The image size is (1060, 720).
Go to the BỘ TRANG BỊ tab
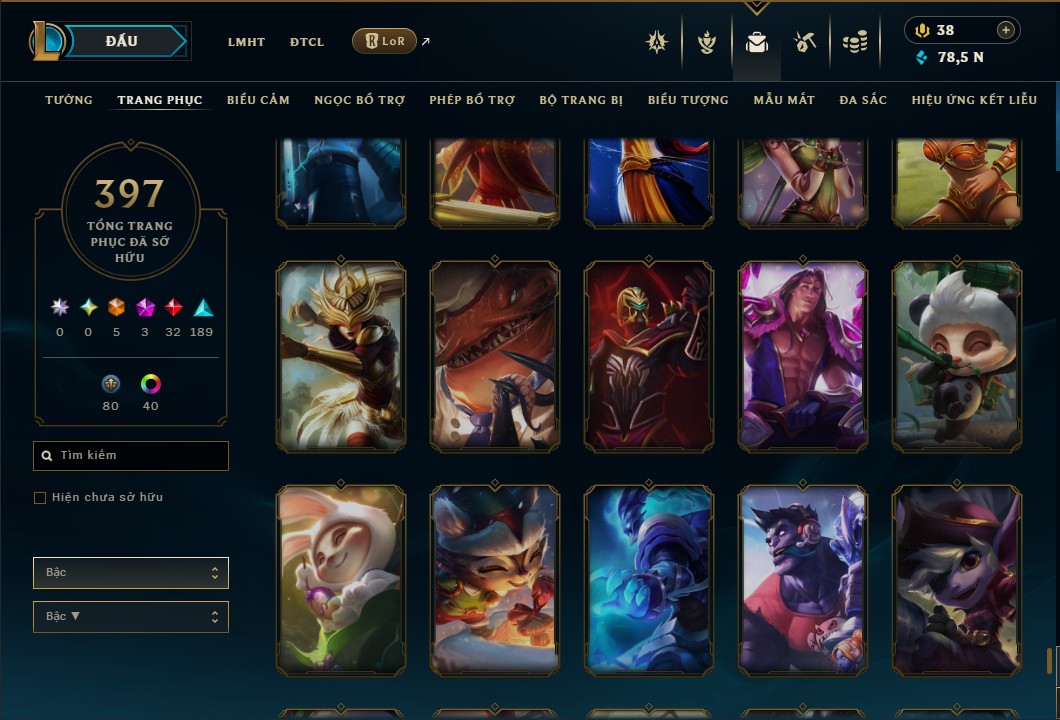tap(581, 100)
